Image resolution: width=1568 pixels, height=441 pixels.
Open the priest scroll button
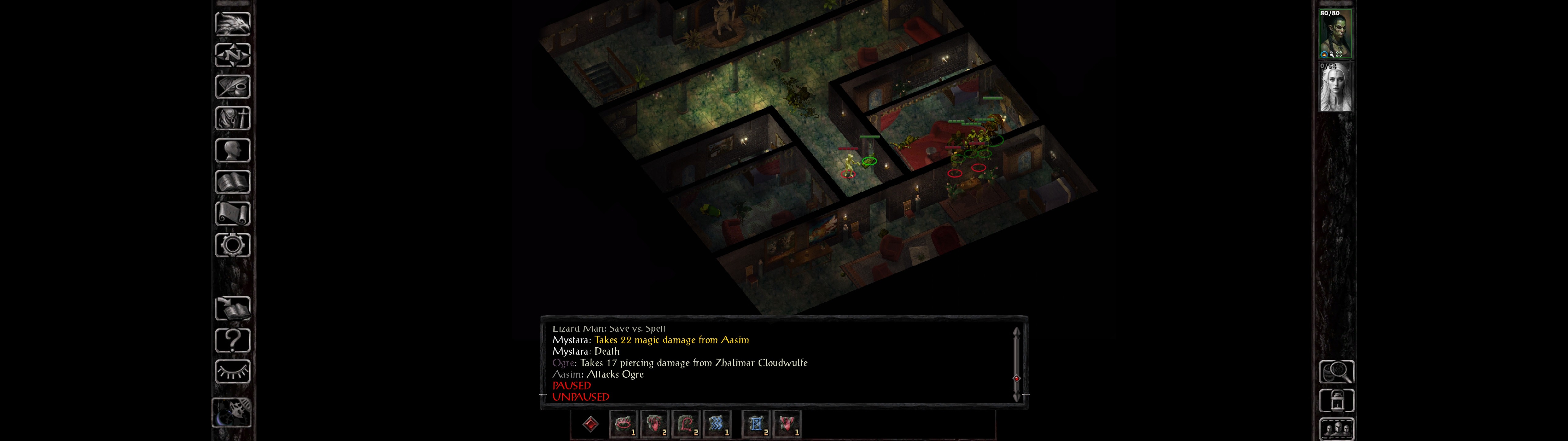232,214
